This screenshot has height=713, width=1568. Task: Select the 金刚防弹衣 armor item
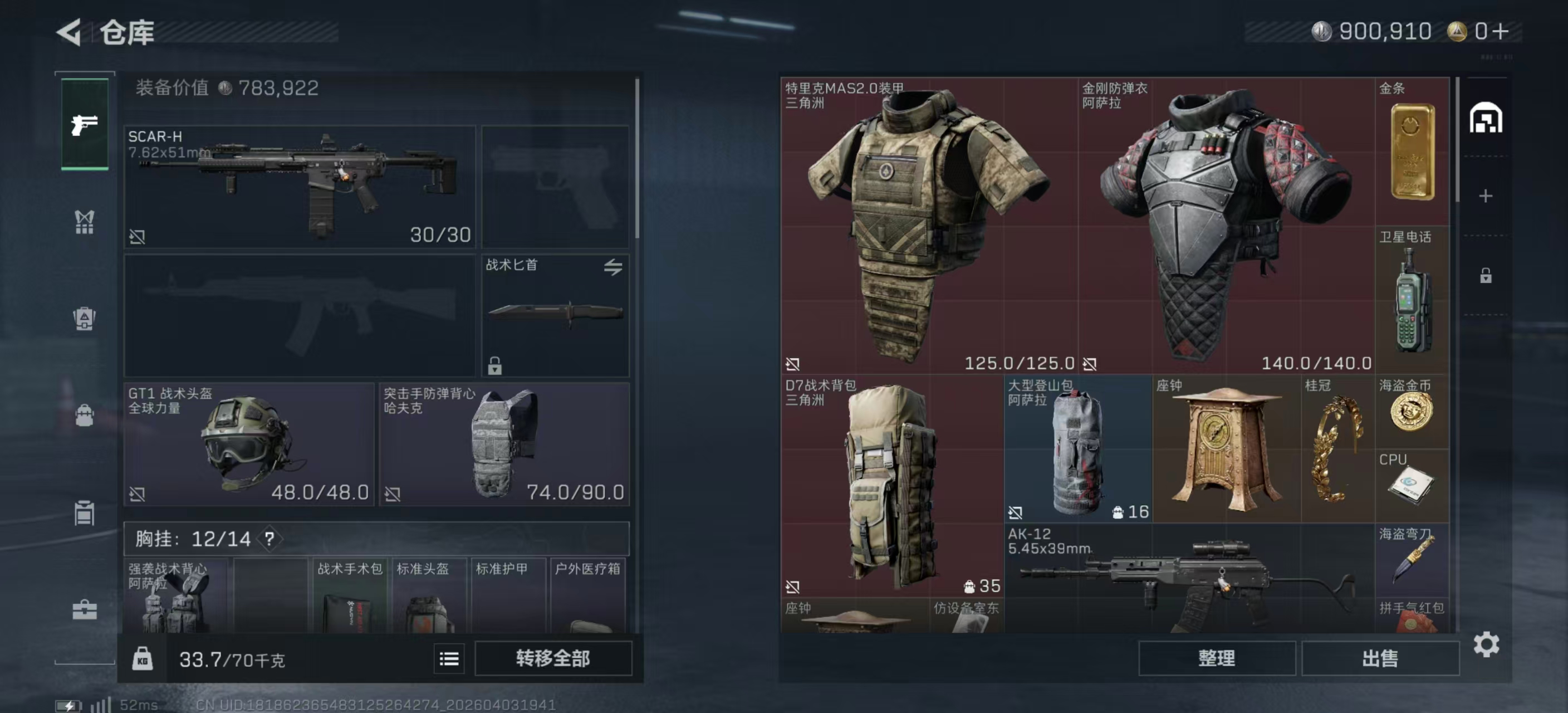[x=1226, y=225]
